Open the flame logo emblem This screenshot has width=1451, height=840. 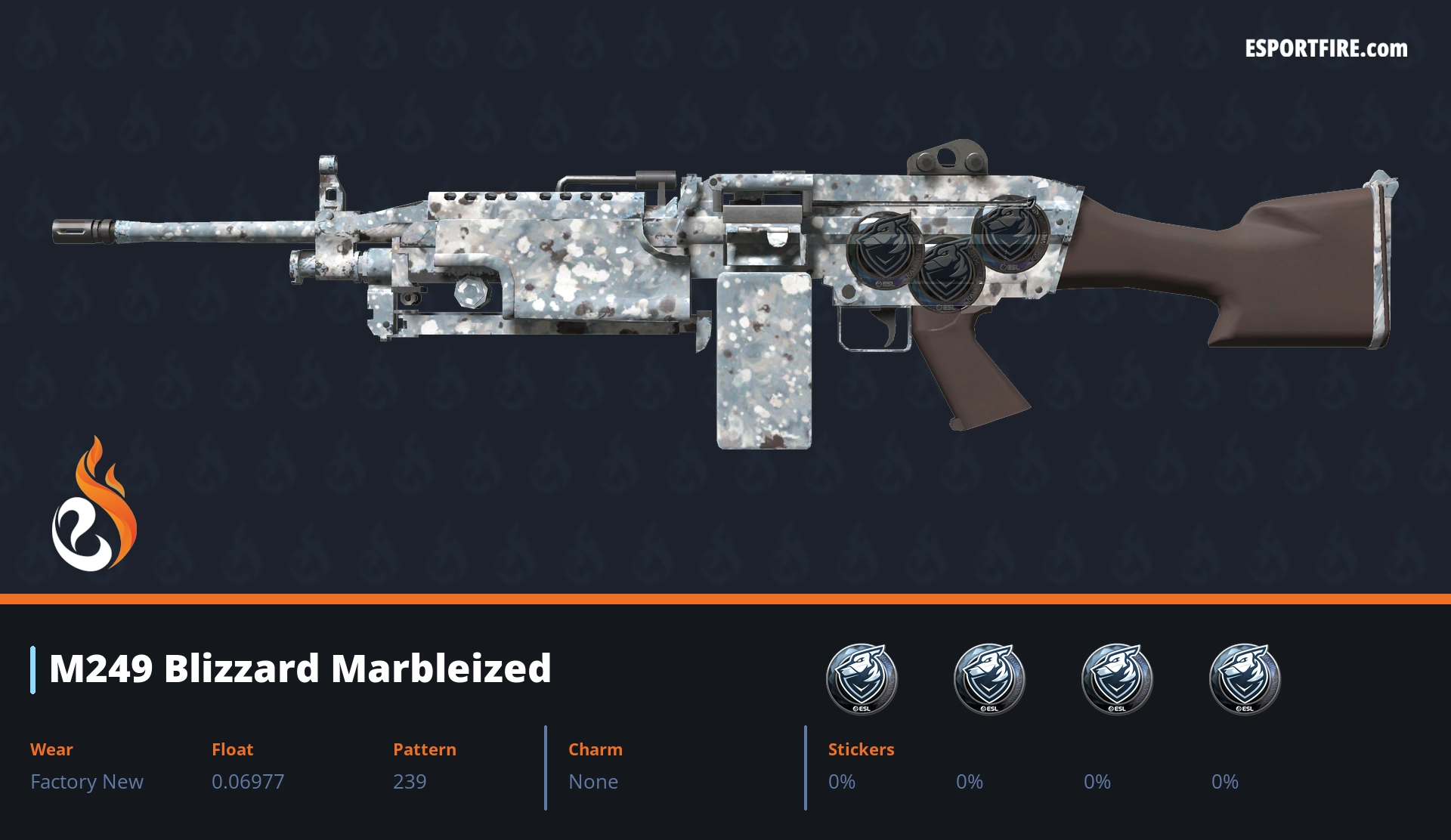94,506
